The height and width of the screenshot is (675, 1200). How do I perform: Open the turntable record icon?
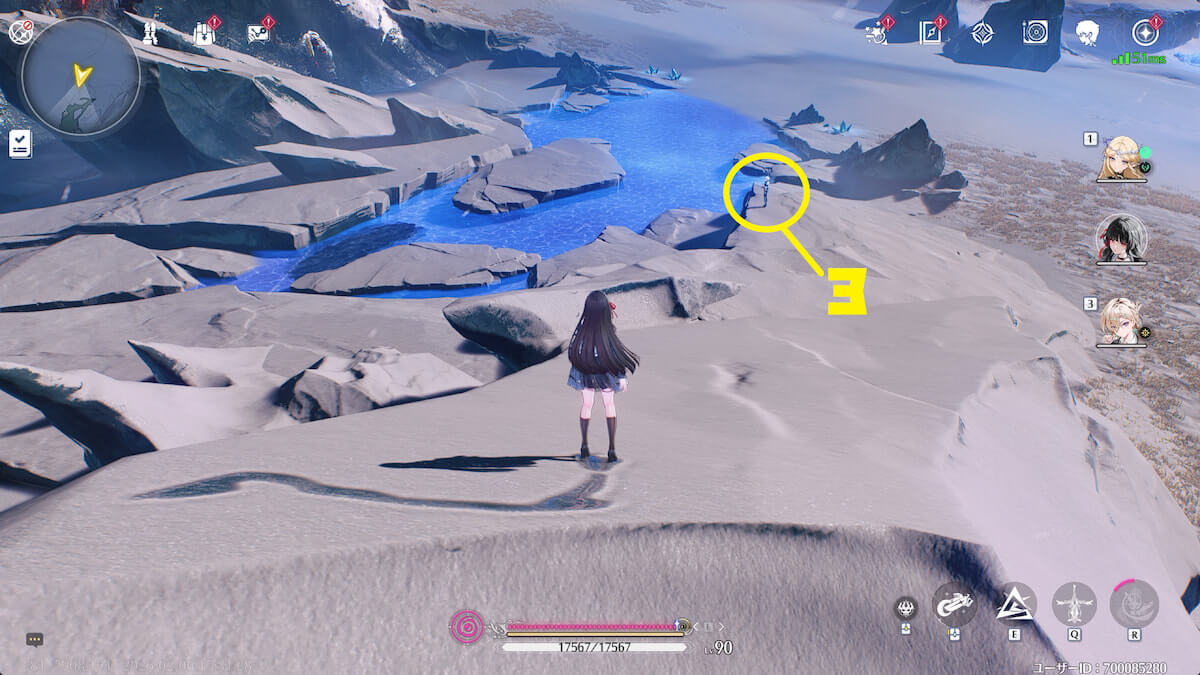[1035, 33]
